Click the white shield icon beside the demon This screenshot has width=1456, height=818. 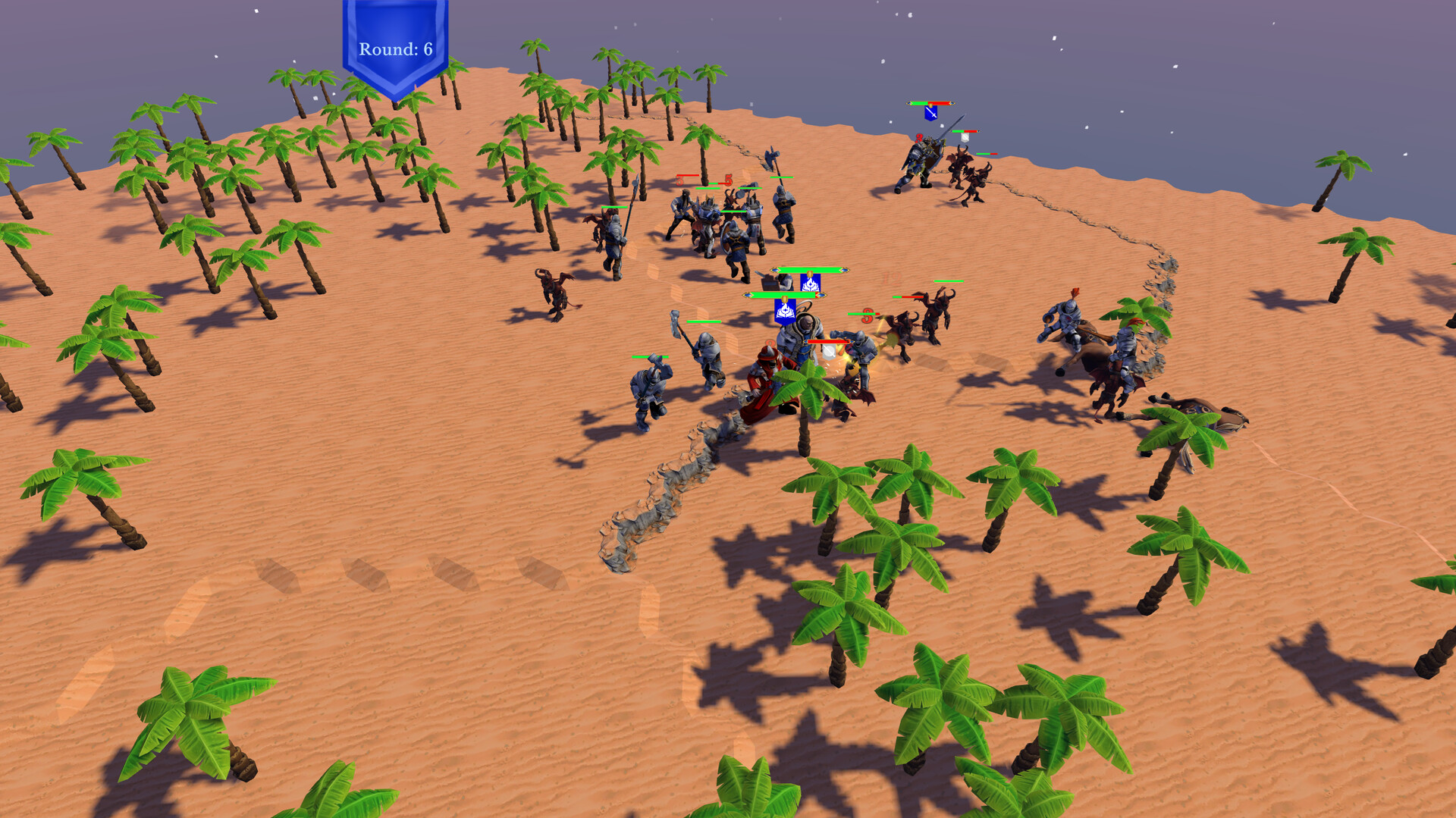(x=965, y=136)
